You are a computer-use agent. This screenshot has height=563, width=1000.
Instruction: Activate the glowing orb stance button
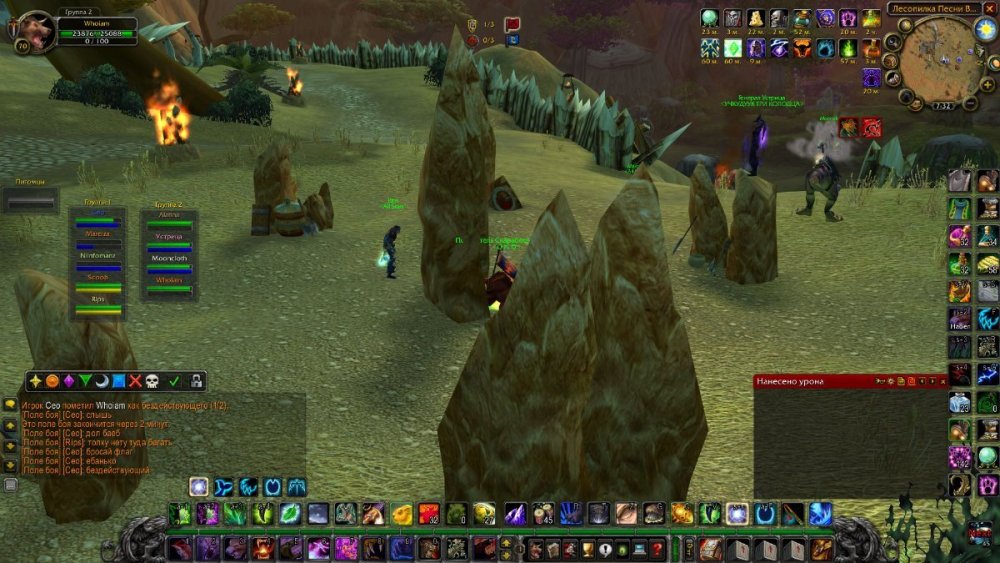point(199,486)
